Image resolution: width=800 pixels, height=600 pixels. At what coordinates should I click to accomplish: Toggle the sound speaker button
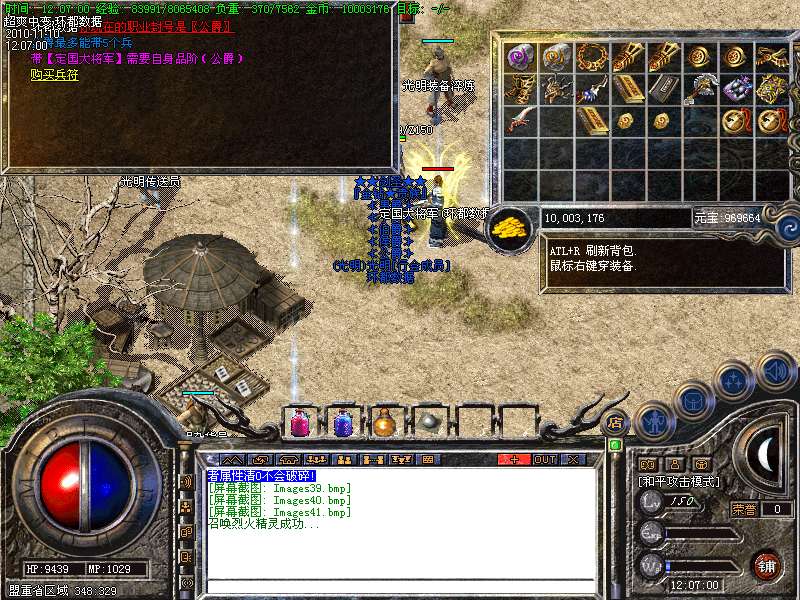[x=774, y=370]
